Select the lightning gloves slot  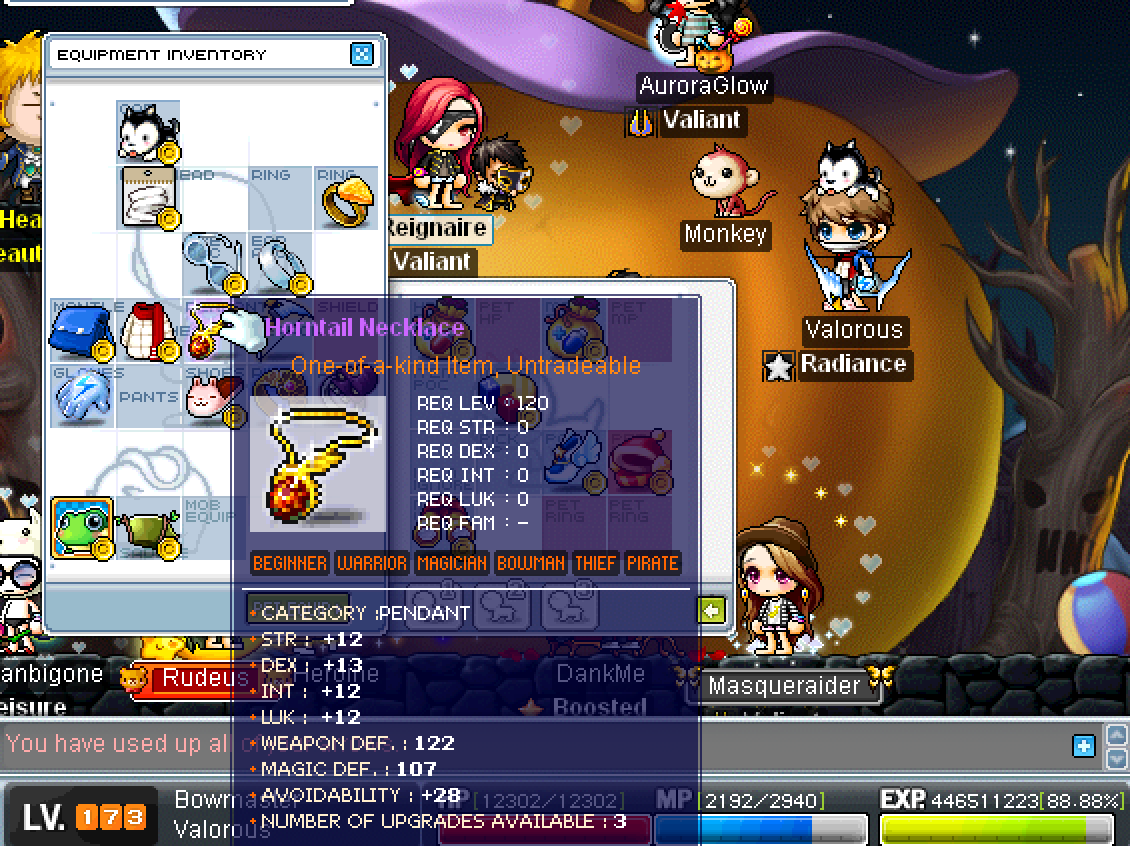pyautogui.click(x=80, y=396)
